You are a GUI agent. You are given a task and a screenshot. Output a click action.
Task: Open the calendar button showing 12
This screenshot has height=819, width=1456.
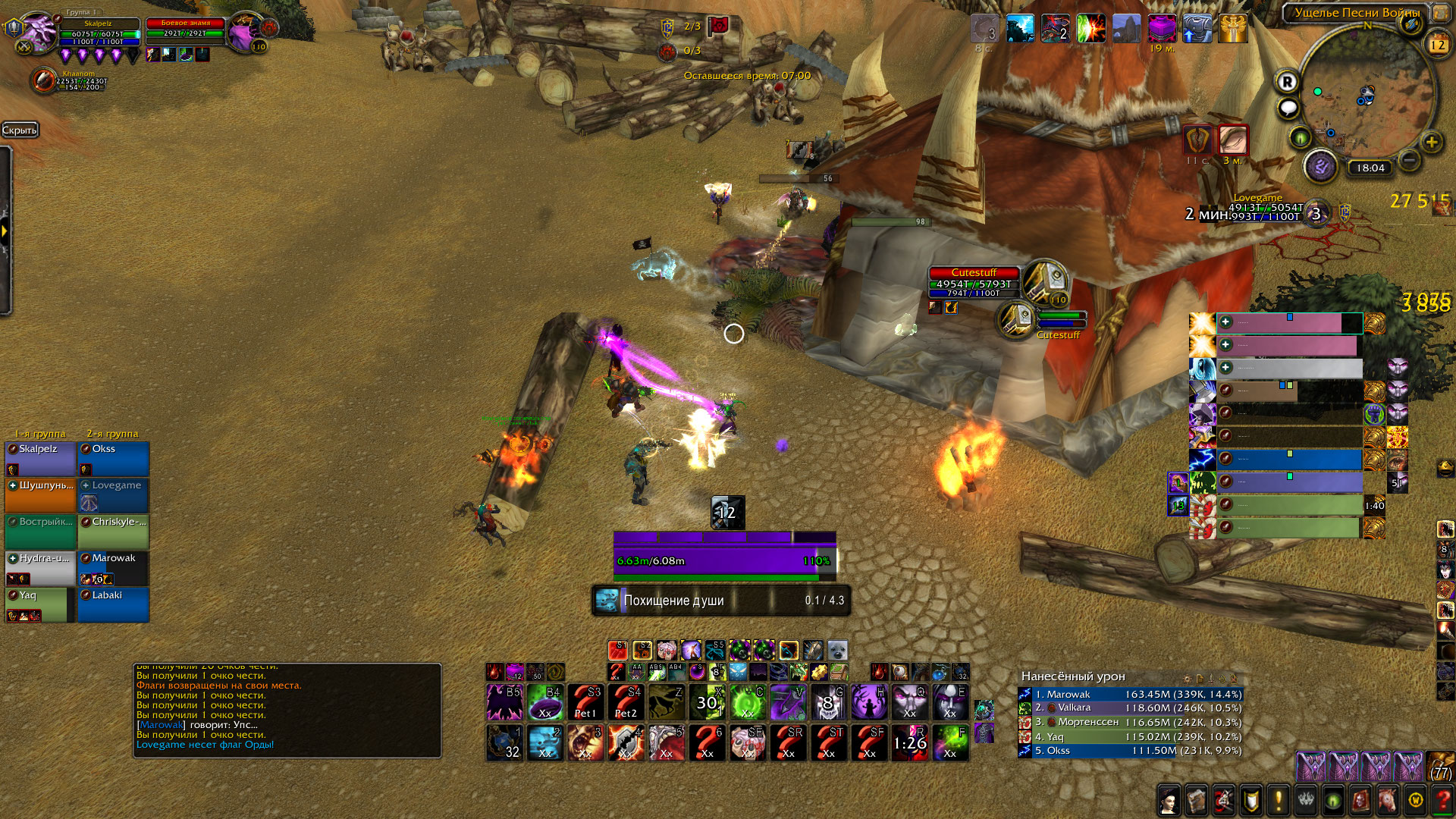1438,44
